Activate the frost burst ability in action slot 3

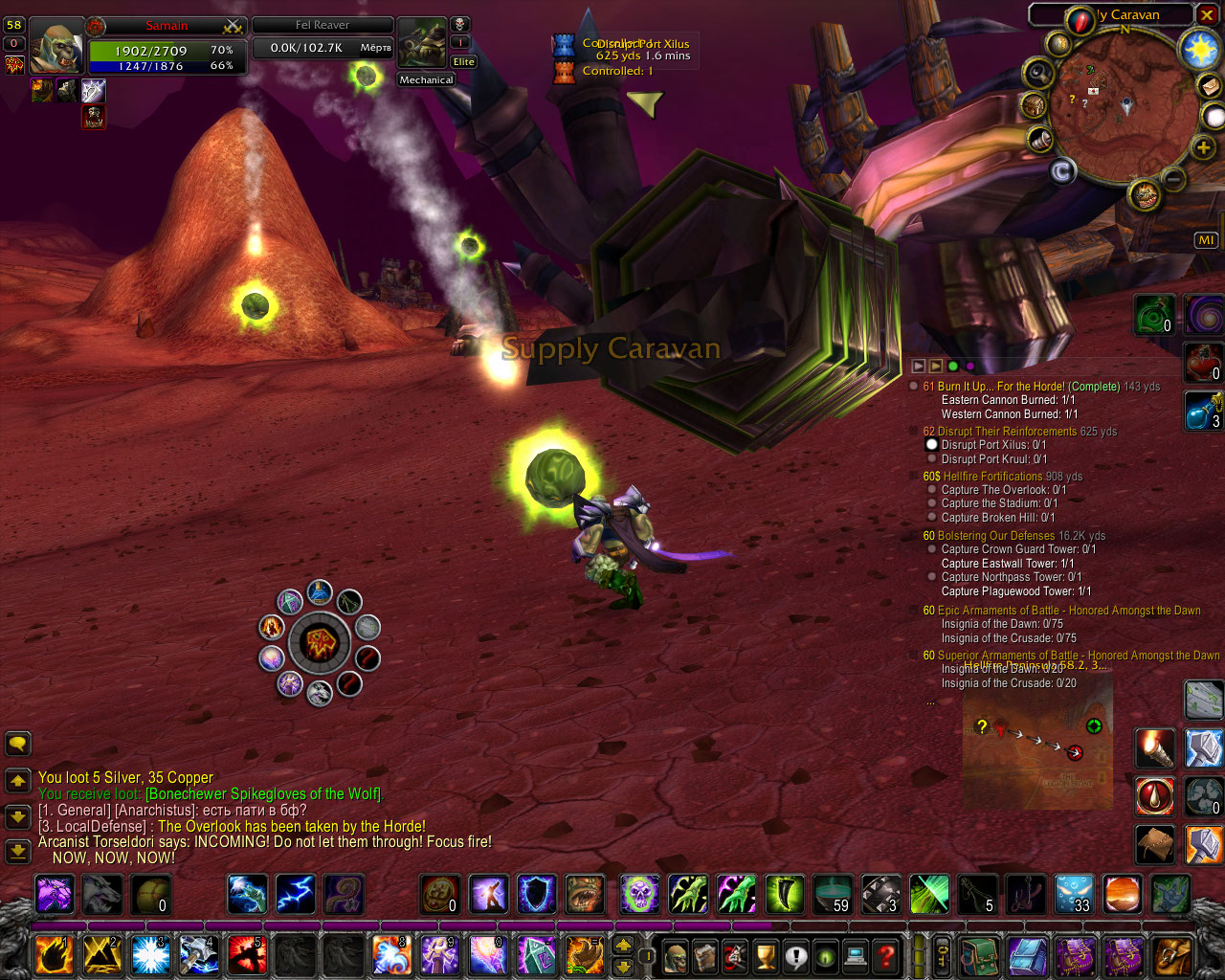pyautogui.click(x=151, y=955)
